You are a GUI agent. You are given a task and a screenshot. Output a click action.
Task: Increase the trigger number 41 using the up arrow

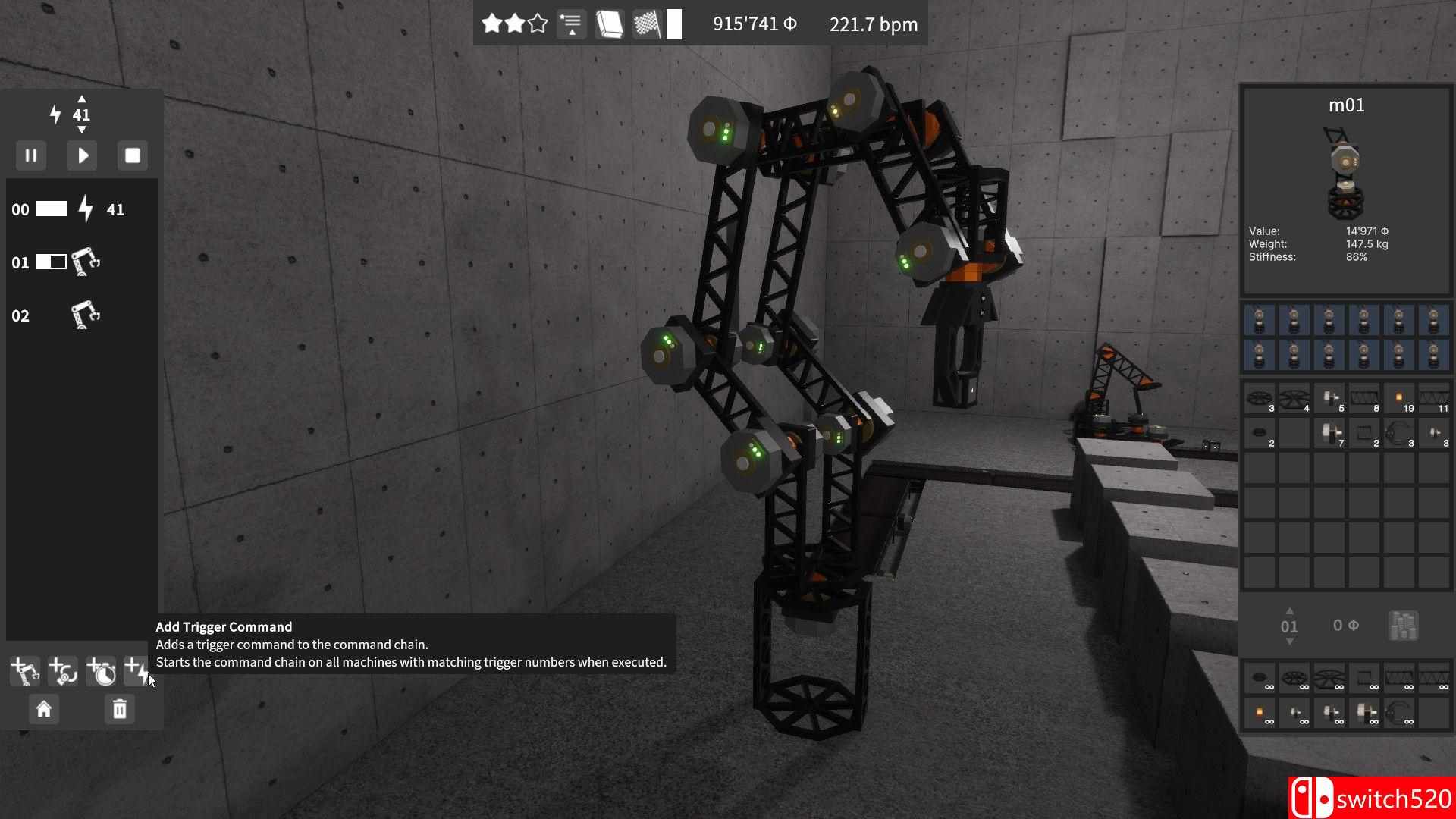82,99
